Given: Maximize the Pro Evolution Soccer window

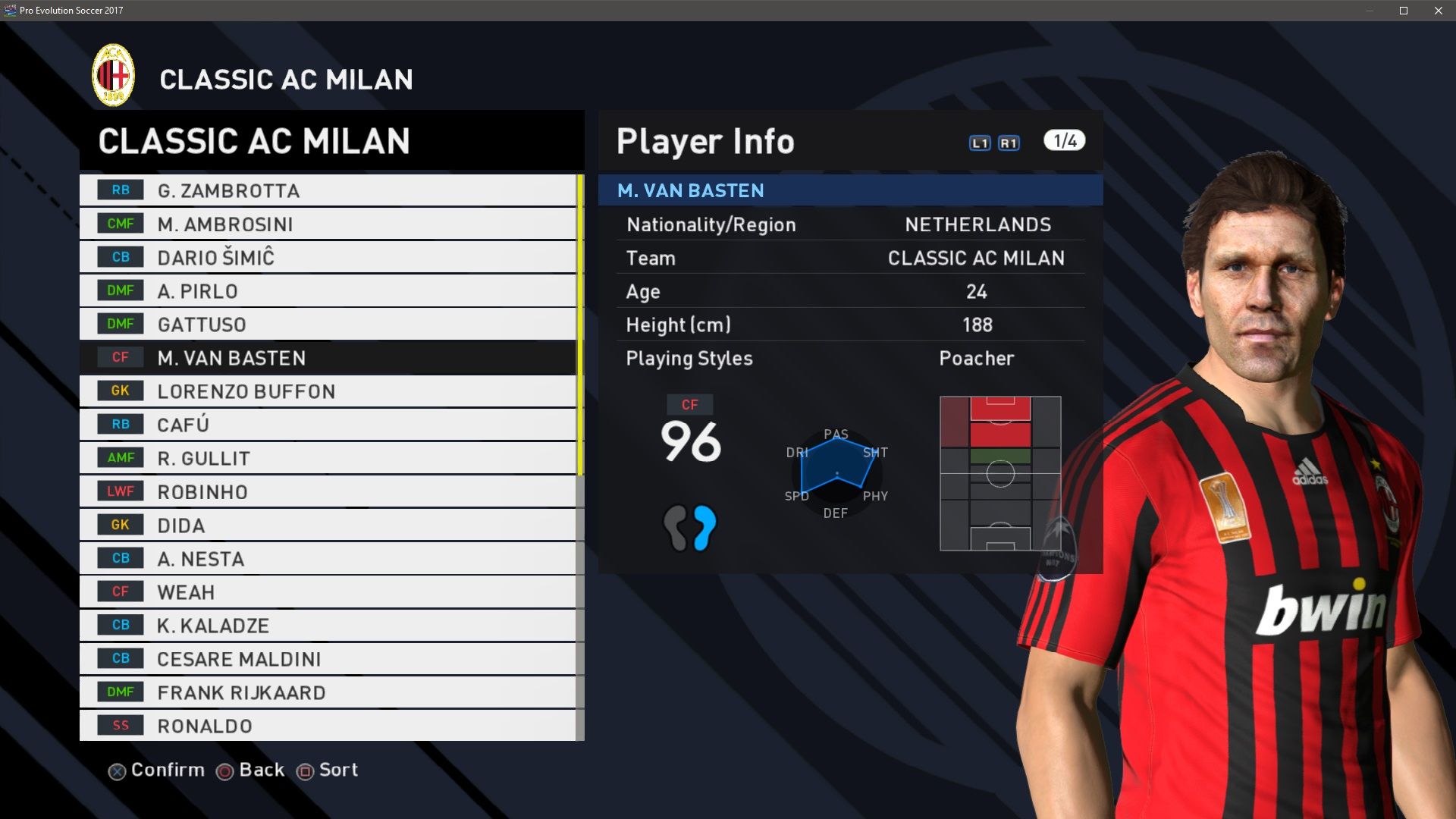Looking at the screenshot, I should coord(1404,11).
